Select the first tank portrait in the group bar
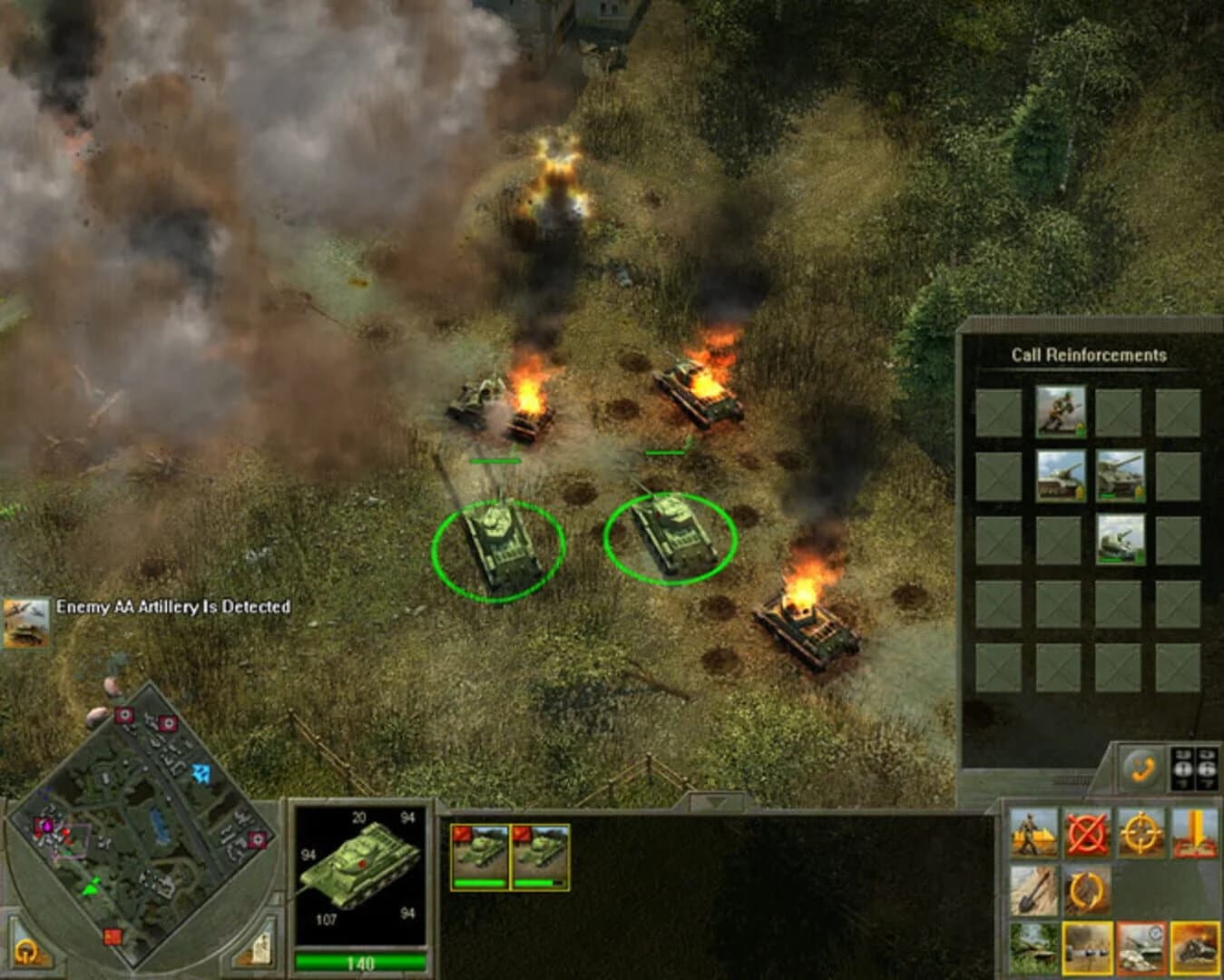The image size is (1224, 980). pos(481,853)
